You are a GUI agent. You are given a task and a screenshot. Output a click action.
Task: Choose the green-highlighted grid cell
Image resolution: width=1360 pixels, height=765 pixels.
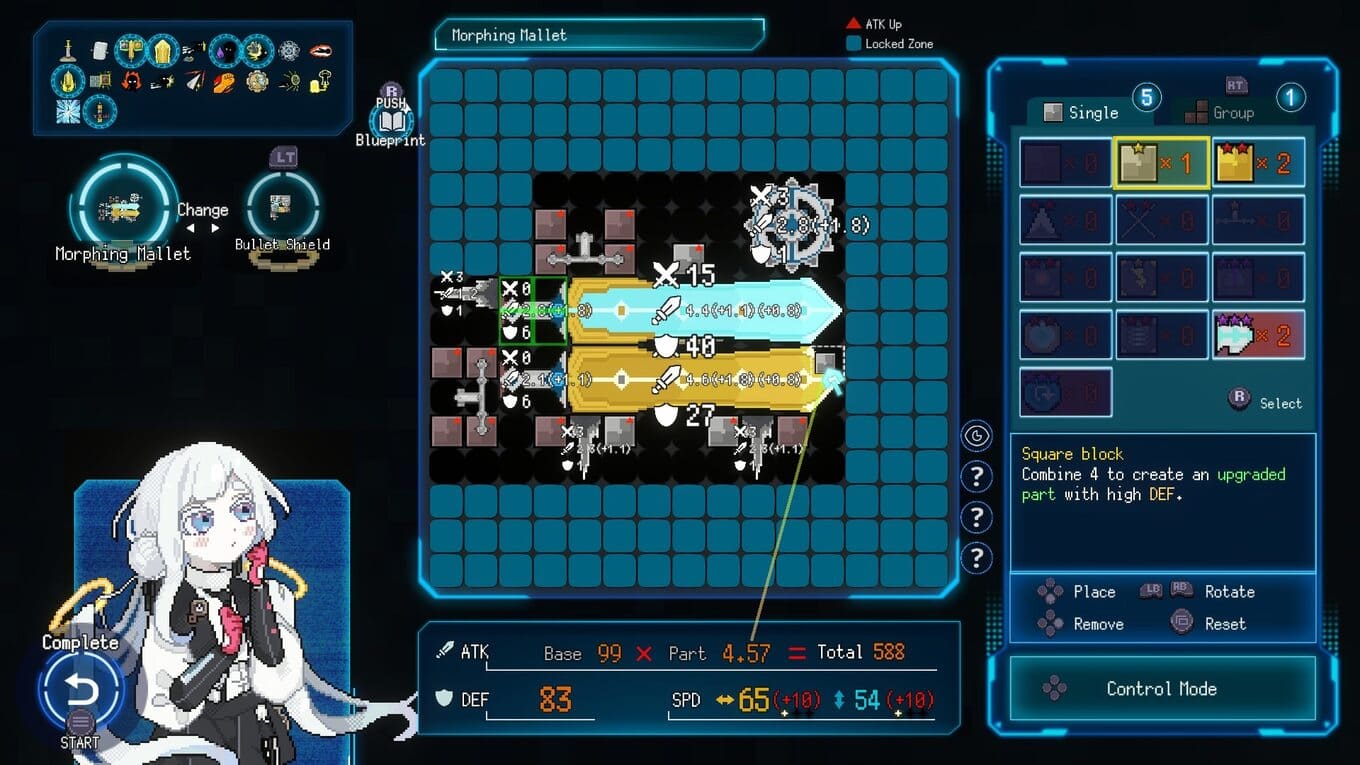coord(533,311)
